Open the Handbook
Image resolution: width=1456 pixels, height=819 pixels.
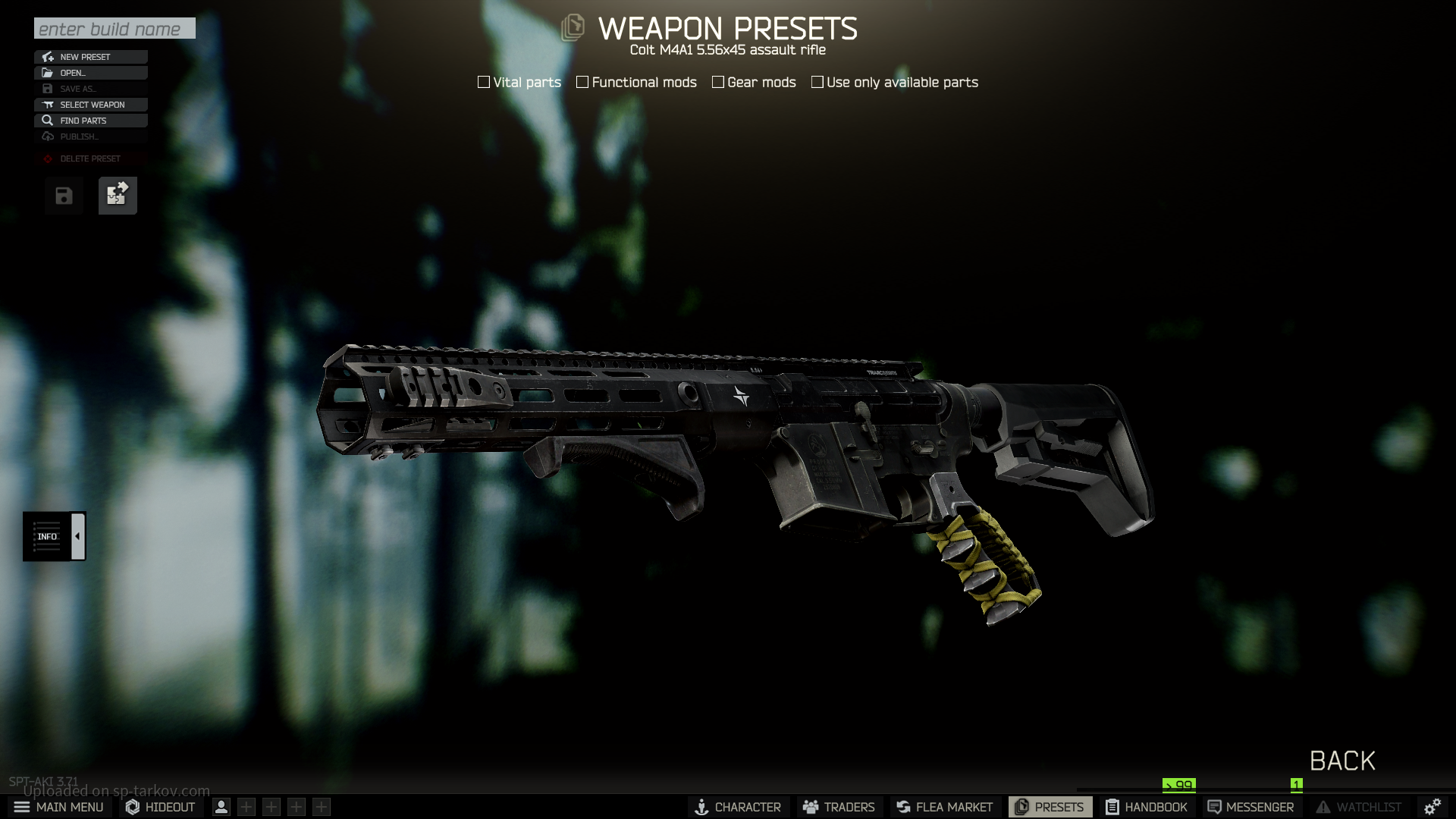tap(1147, 807)
